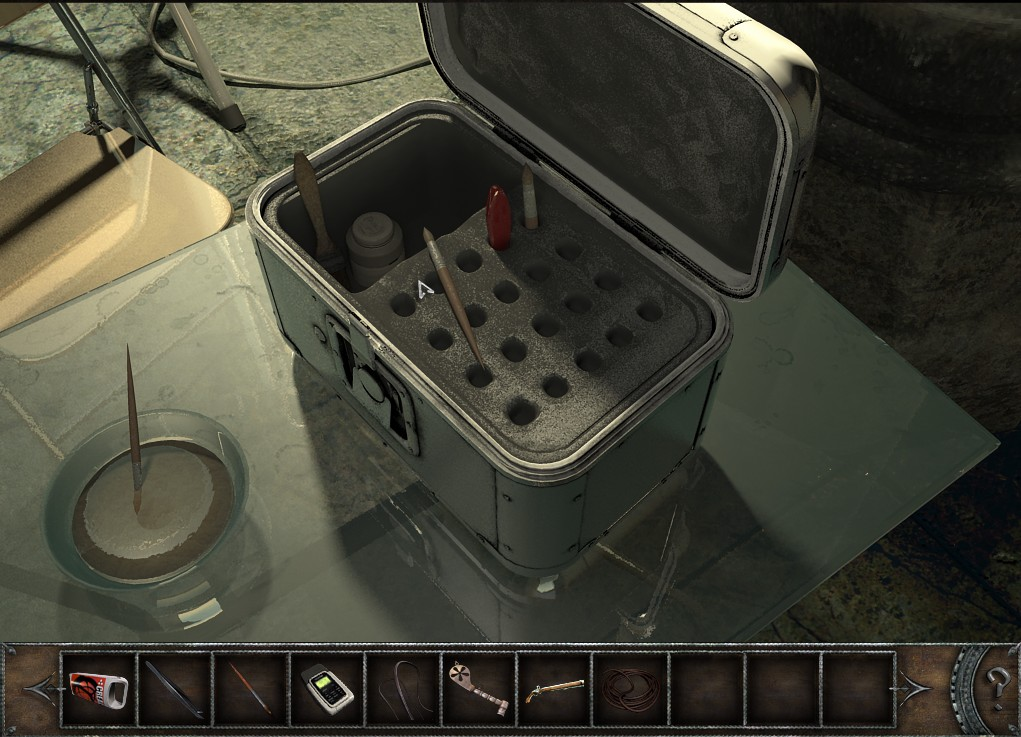Screen dimensions: 1021x737
Task: Click the inventory left arrow
Action: click(x=38, y=688)
